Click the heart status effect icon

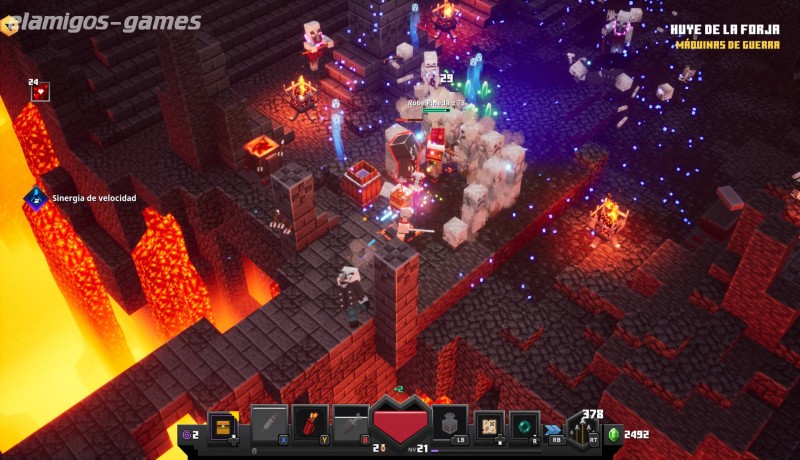coord(40,92)
